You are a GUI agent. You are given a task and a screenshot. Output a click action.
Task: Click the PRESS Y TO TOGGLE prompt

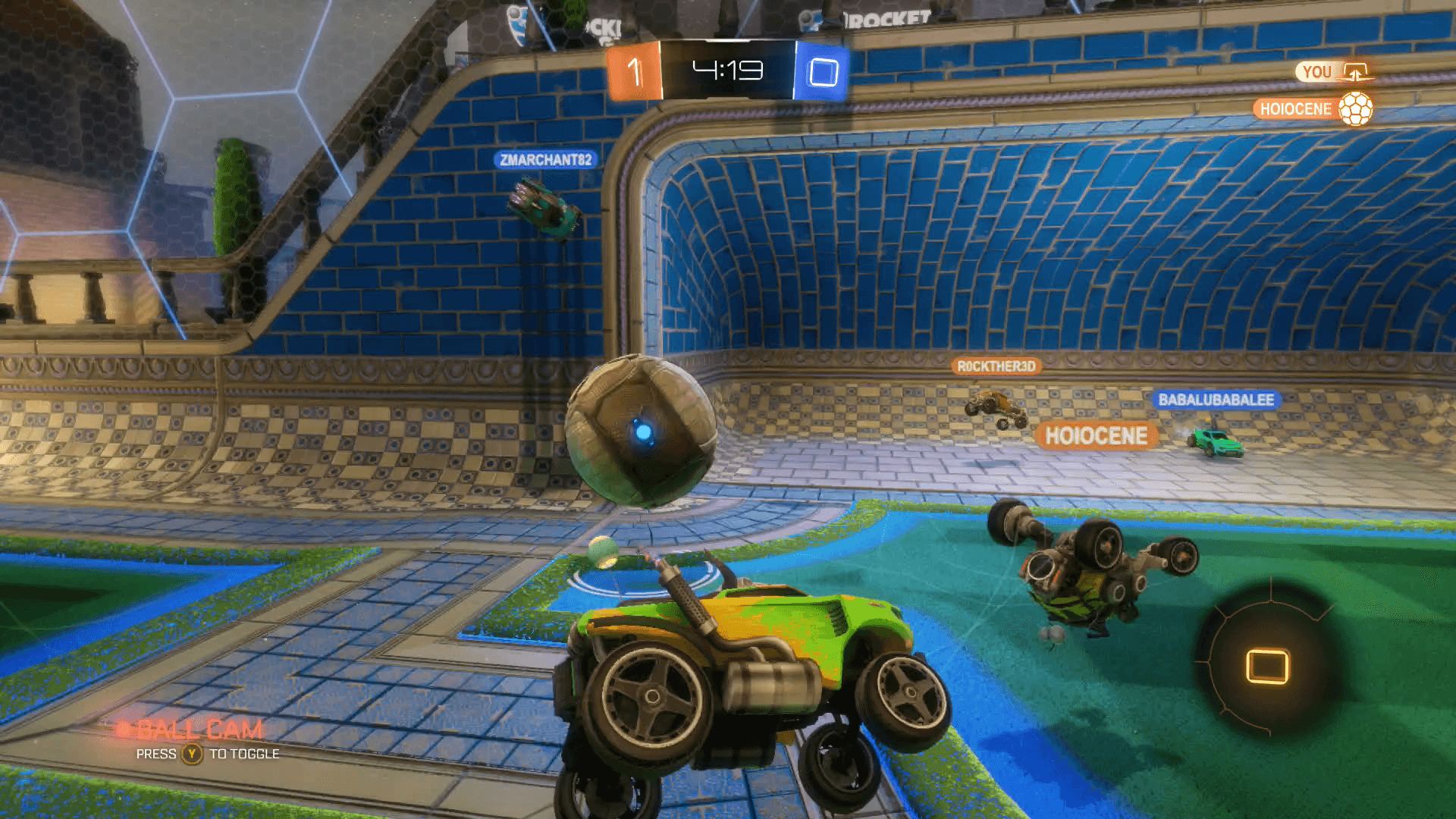[209, 754]
